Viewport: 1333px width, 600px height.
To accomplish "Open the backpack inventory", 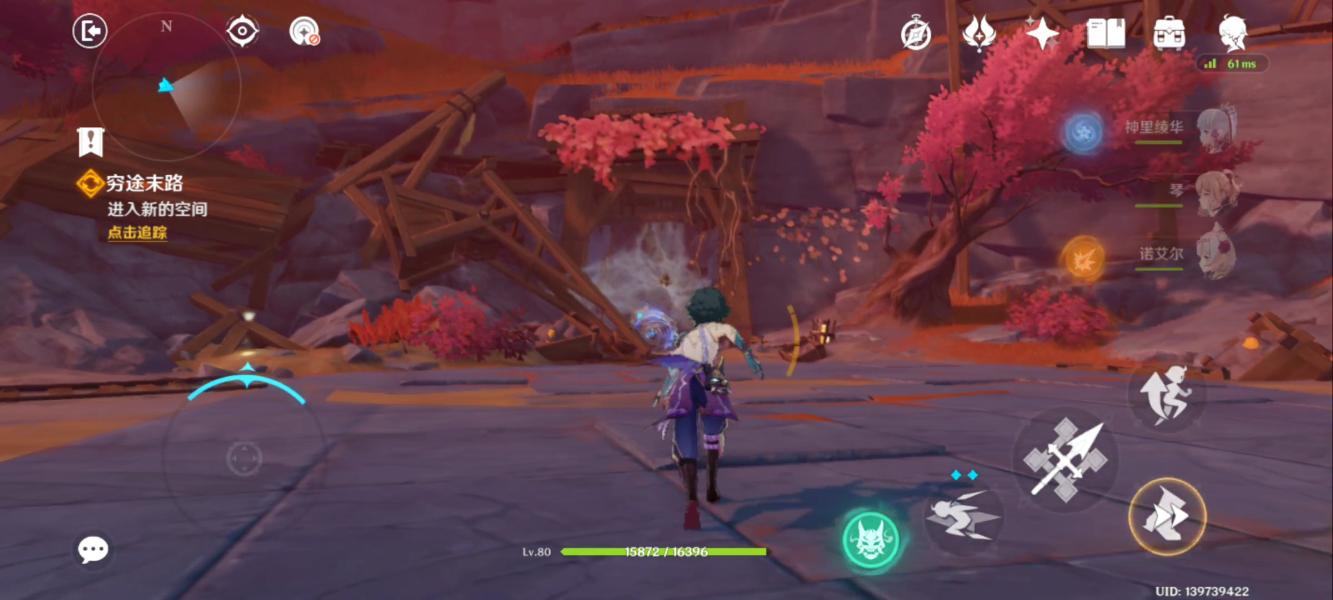I will tap(1169, 34).
